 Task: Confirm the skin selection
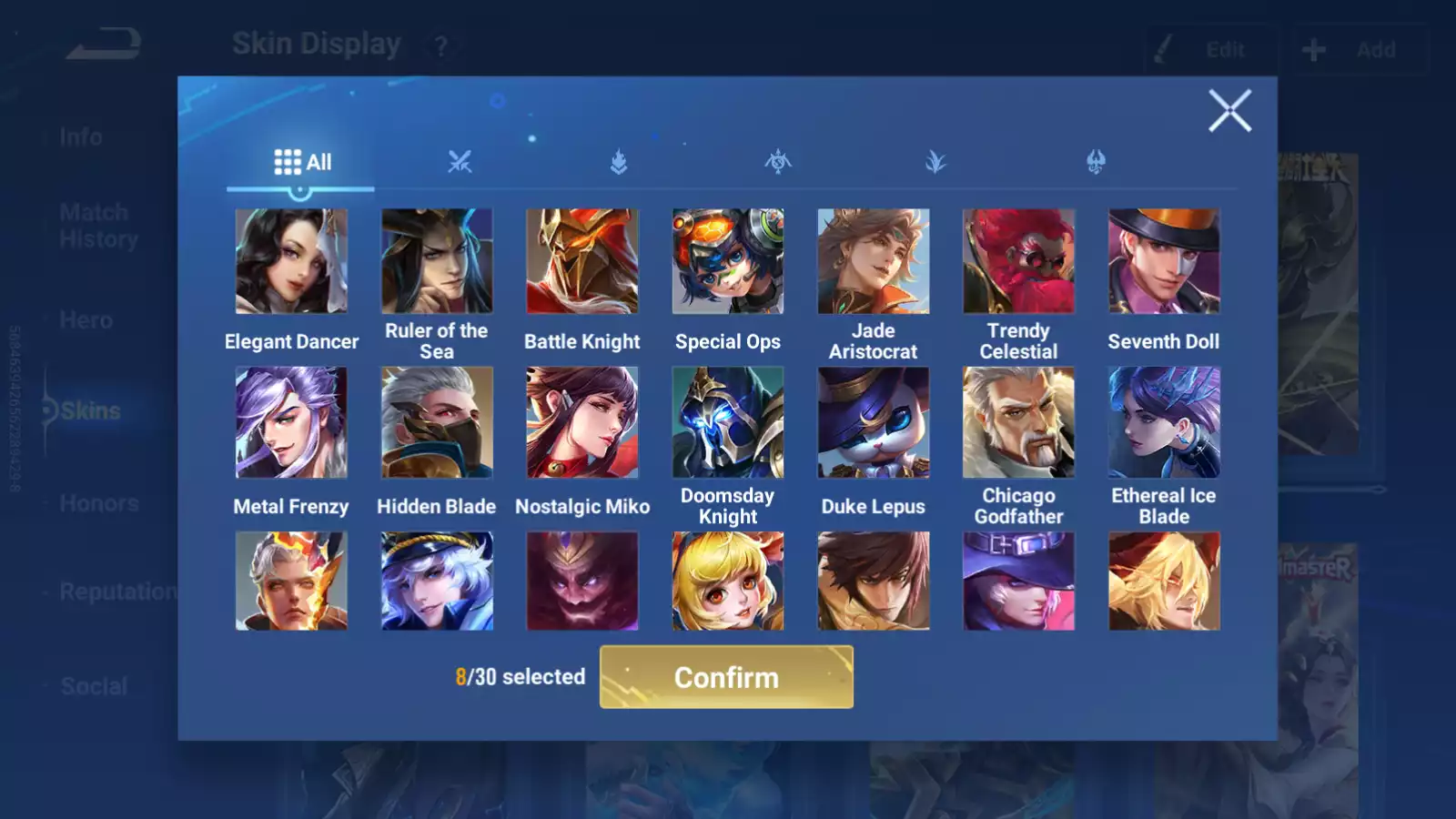(x=726, y=677)
